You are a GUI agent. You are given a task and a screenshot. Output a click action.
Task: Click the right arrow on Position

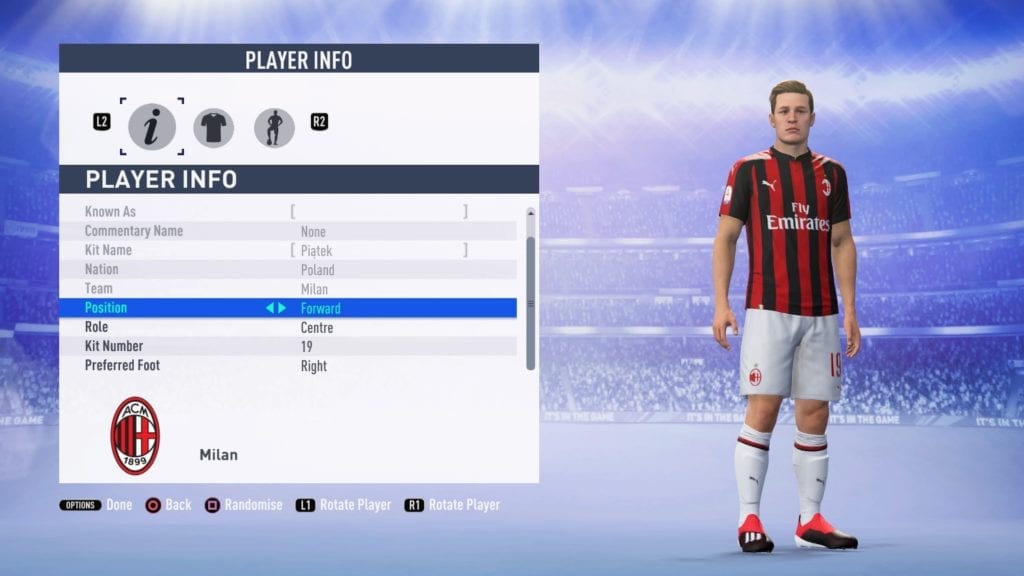tap(282, 308)
